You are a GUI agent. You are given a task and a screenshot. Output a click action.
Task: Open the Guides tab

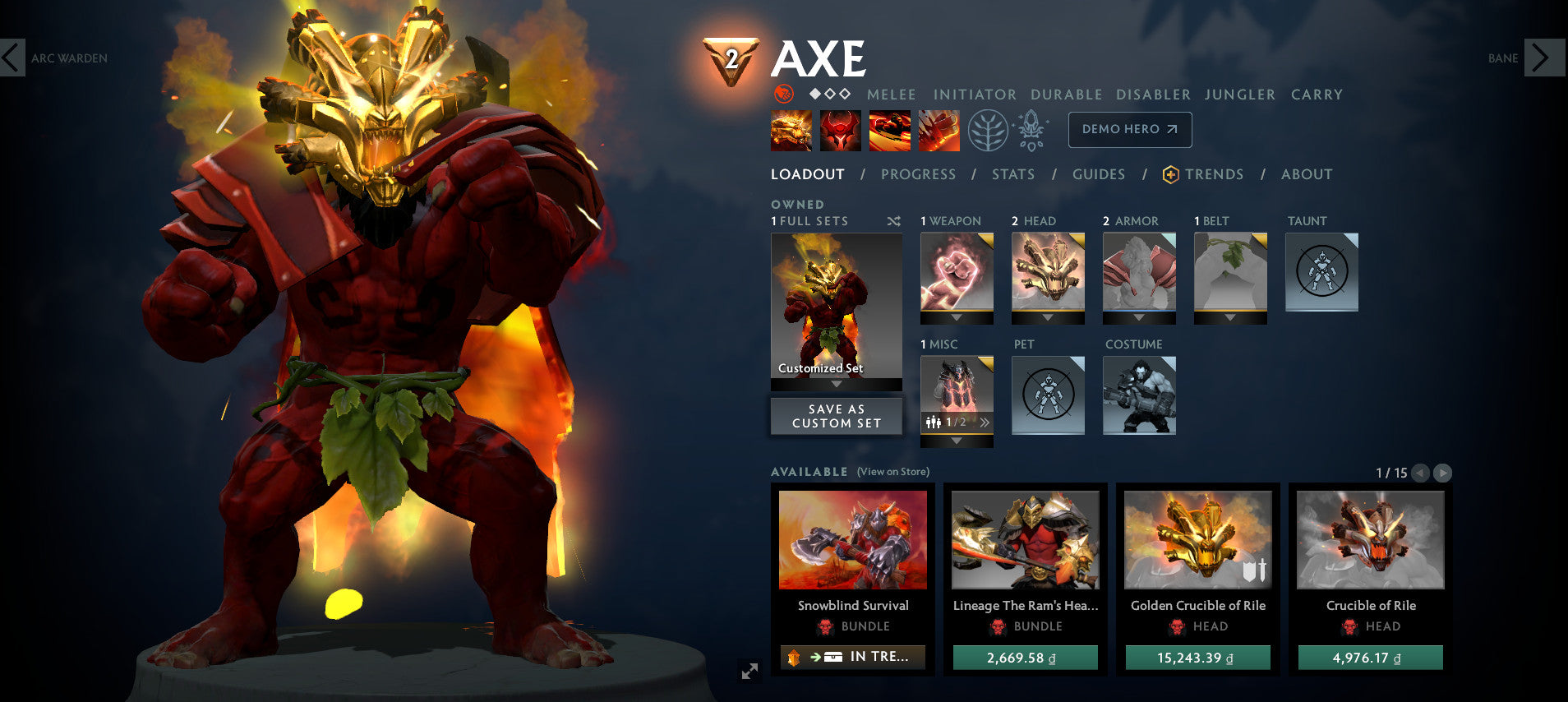[1099, 174]
